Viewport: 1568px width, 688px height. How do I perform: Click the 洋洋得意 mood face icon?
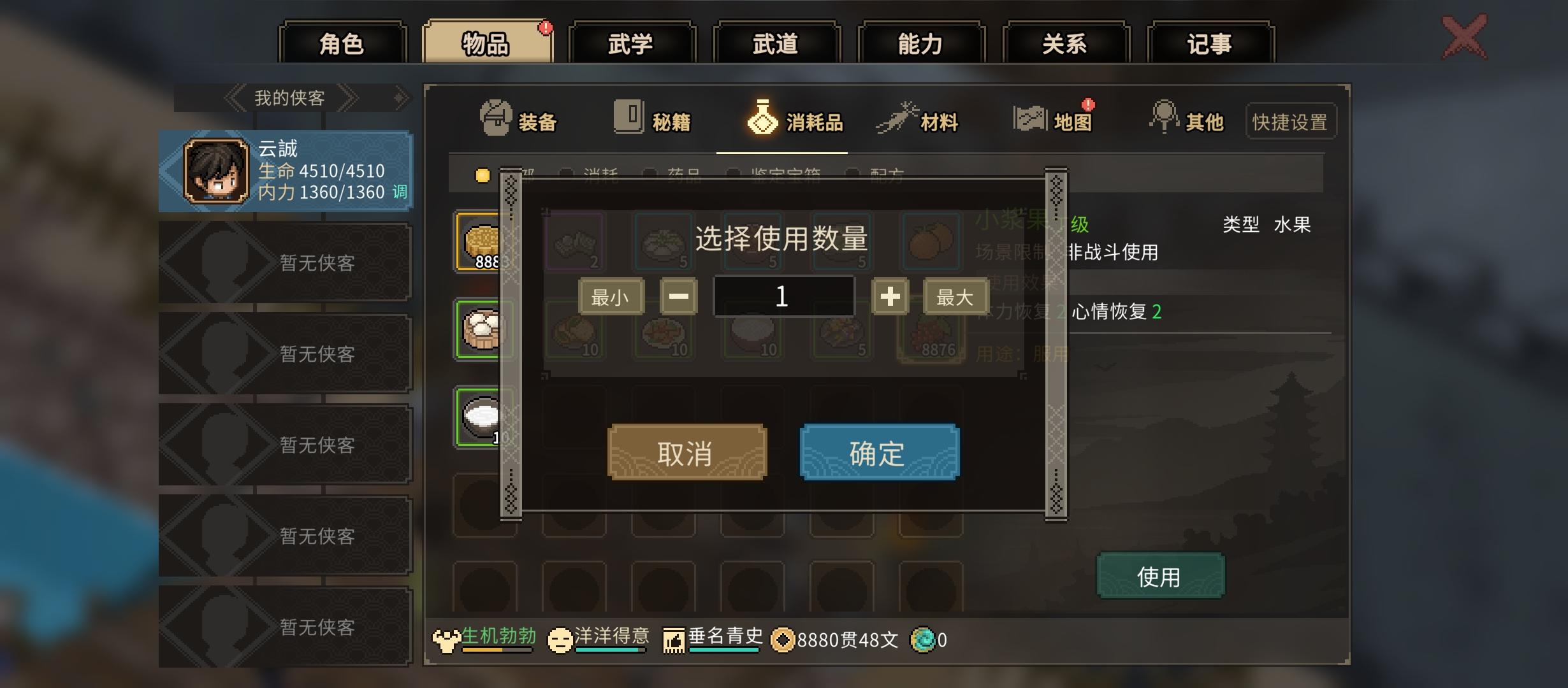[558, 640]
